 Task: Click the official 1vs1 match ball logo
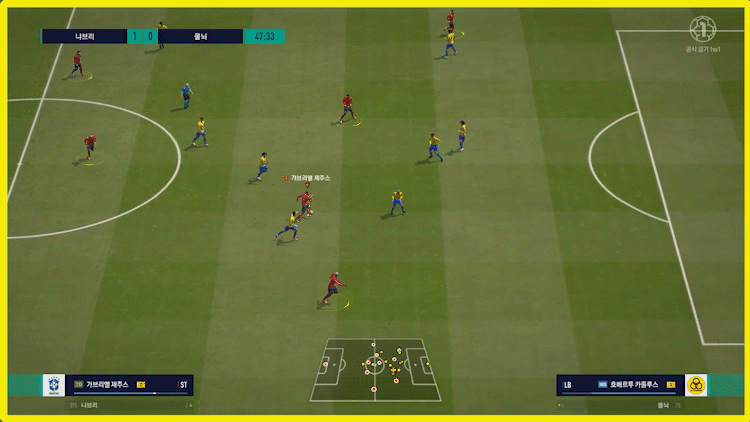coord(704,28)
